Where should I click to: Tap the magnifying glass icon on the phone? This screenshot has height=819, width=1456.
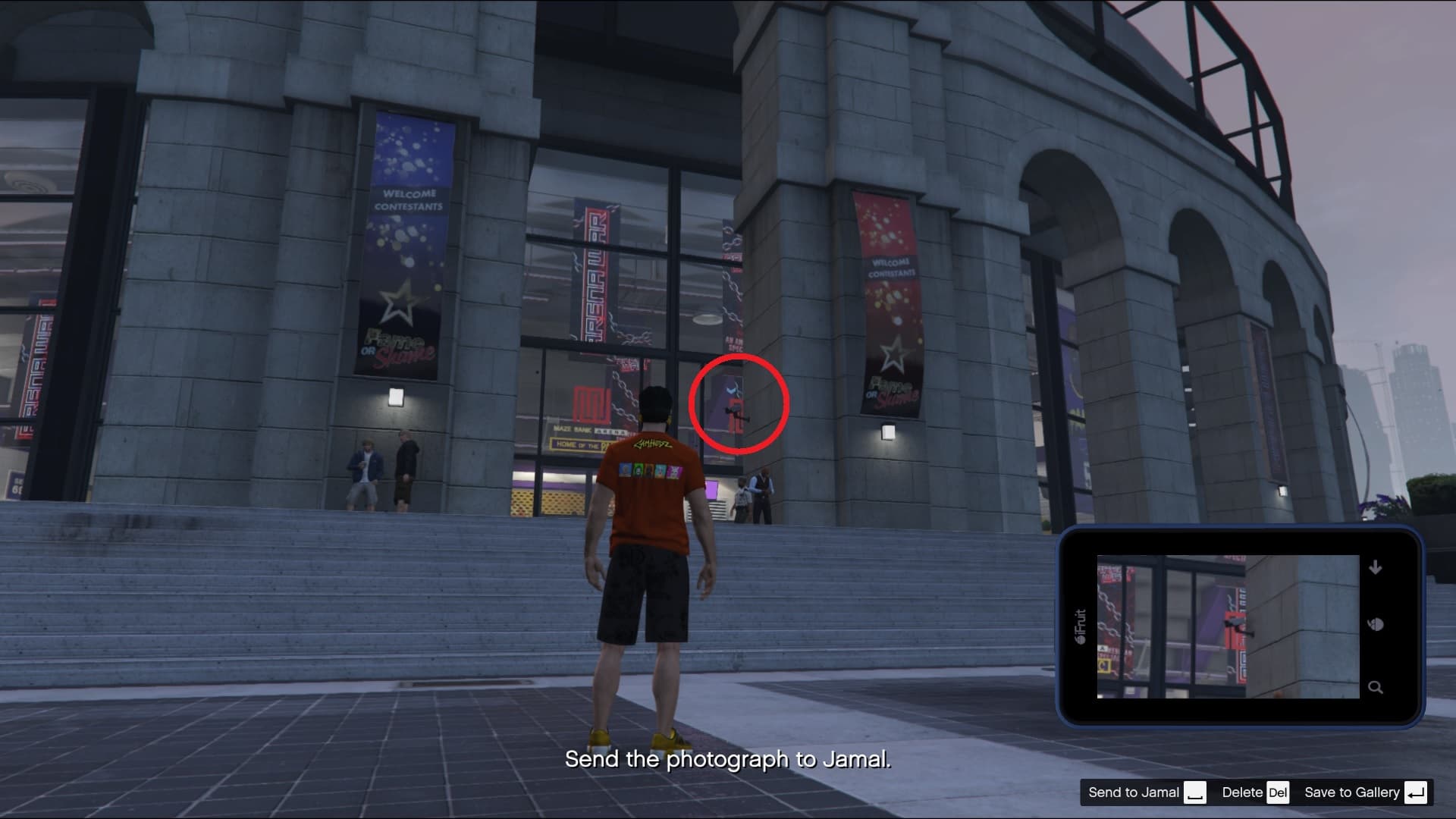point(1376,688)
